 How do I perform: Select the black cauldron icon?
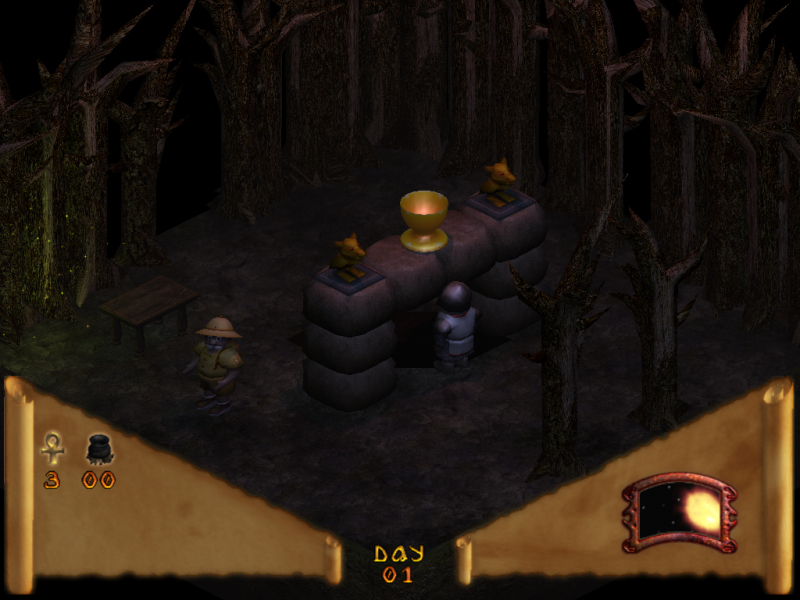point(98,449)
